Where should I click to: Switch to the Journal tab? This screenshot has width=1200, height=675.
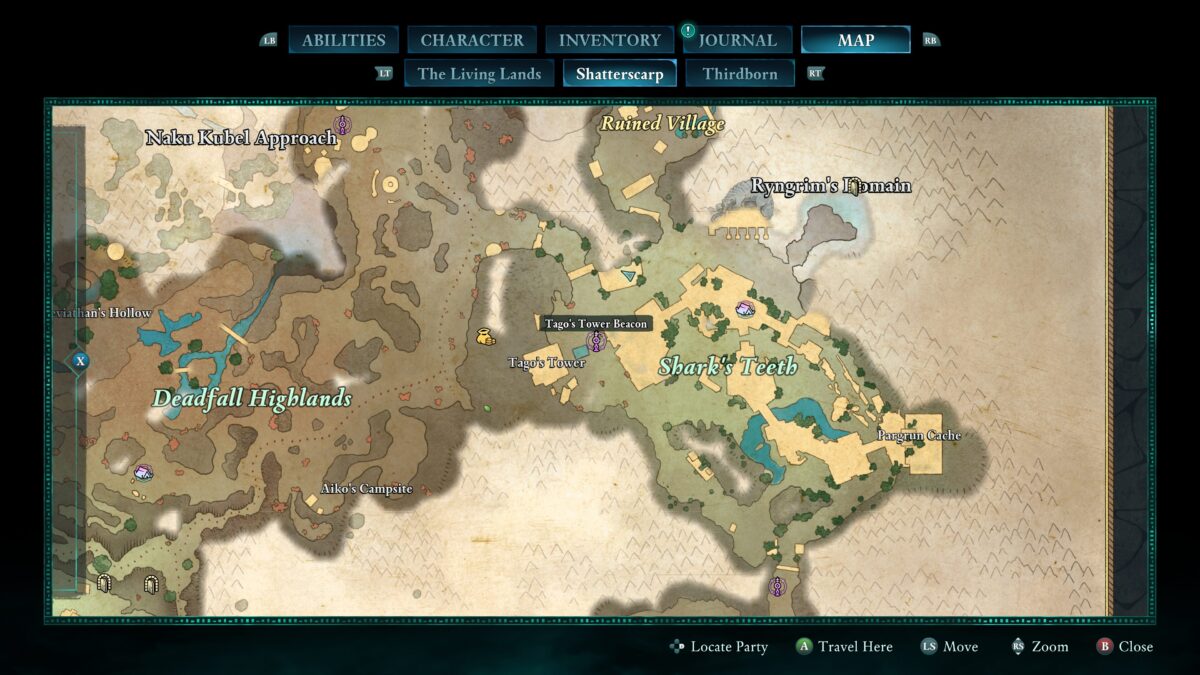[x=737, y=40]
